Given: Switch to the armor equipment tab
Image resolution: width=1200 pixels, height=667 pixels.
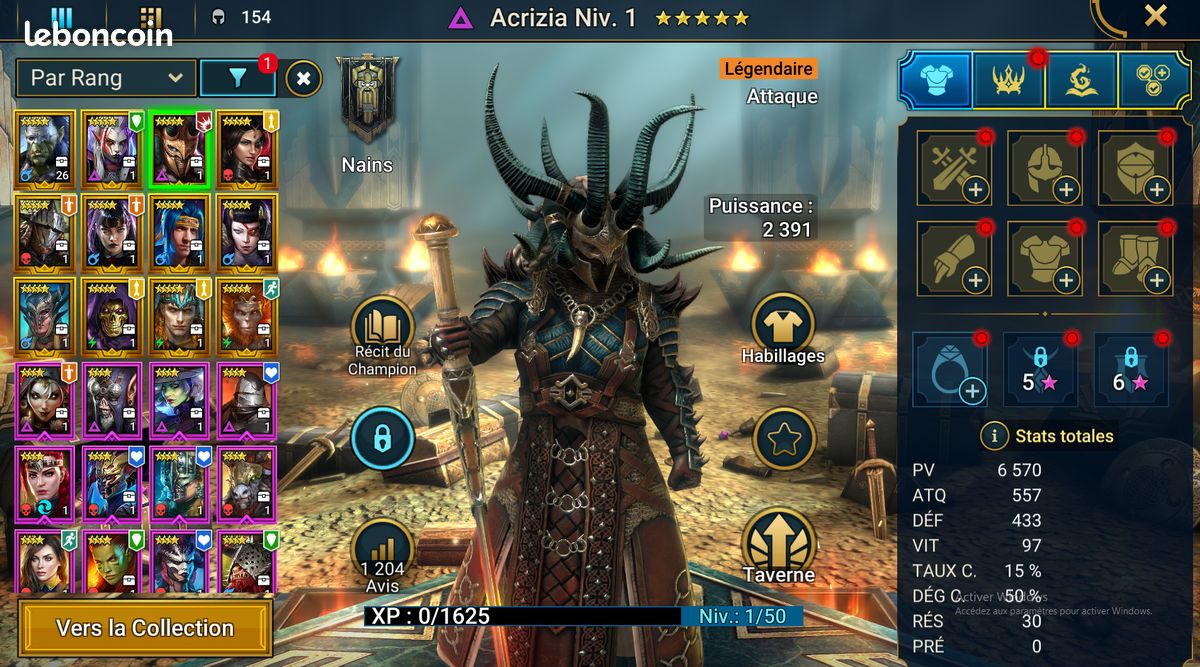Looking at the screenshot, I should (935, 81).
